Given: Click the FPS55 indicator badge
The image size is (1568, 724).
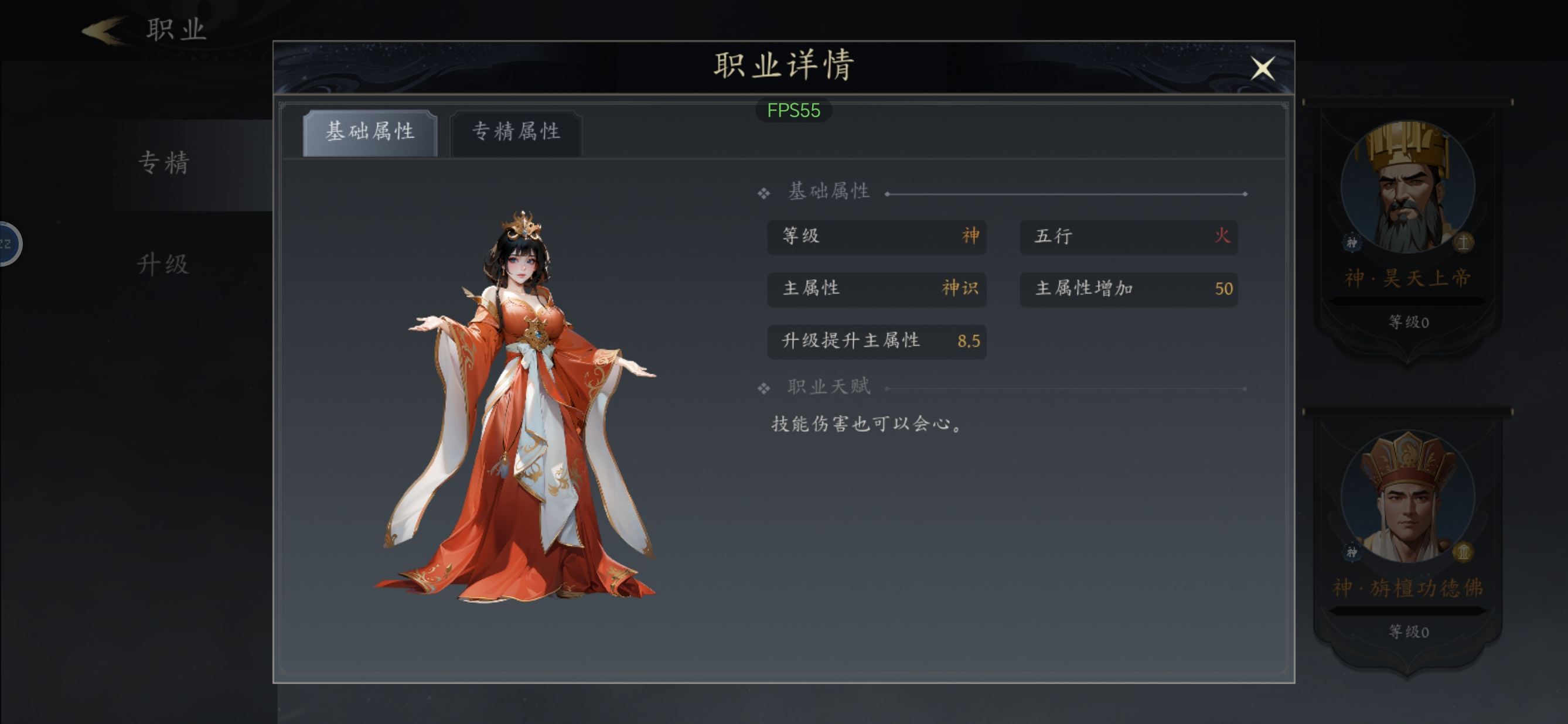Looking at the screenshot, I should coord(793,110).
